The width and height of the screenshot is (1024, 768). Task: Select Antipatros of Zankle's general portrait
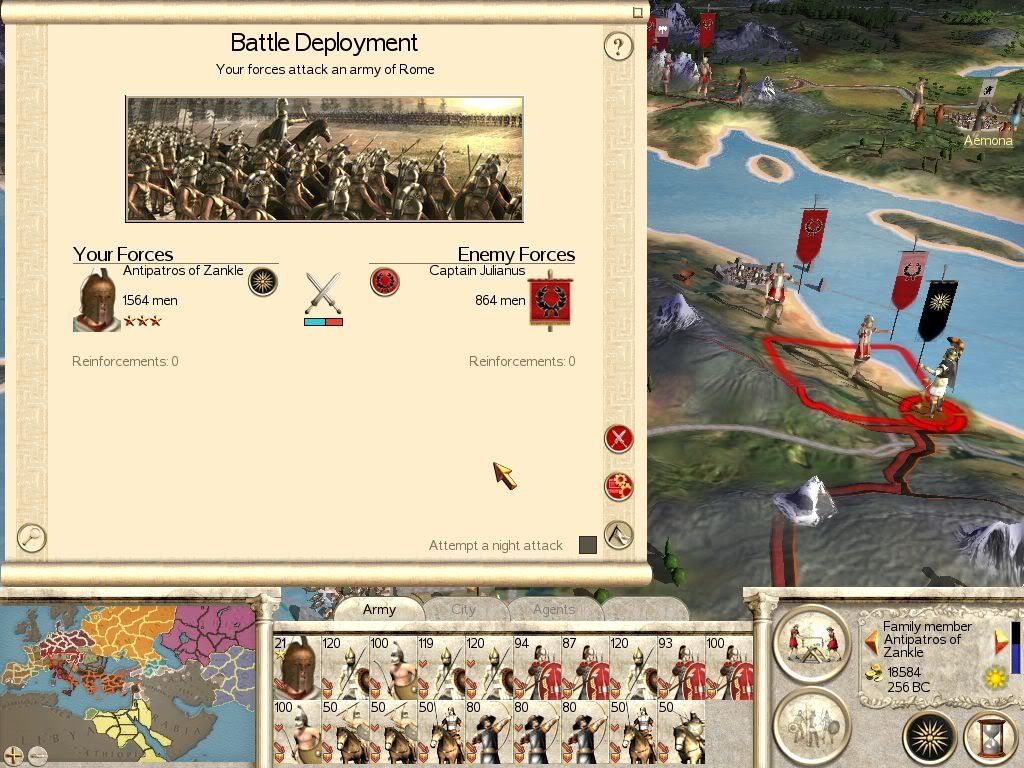tap(96, 298)
